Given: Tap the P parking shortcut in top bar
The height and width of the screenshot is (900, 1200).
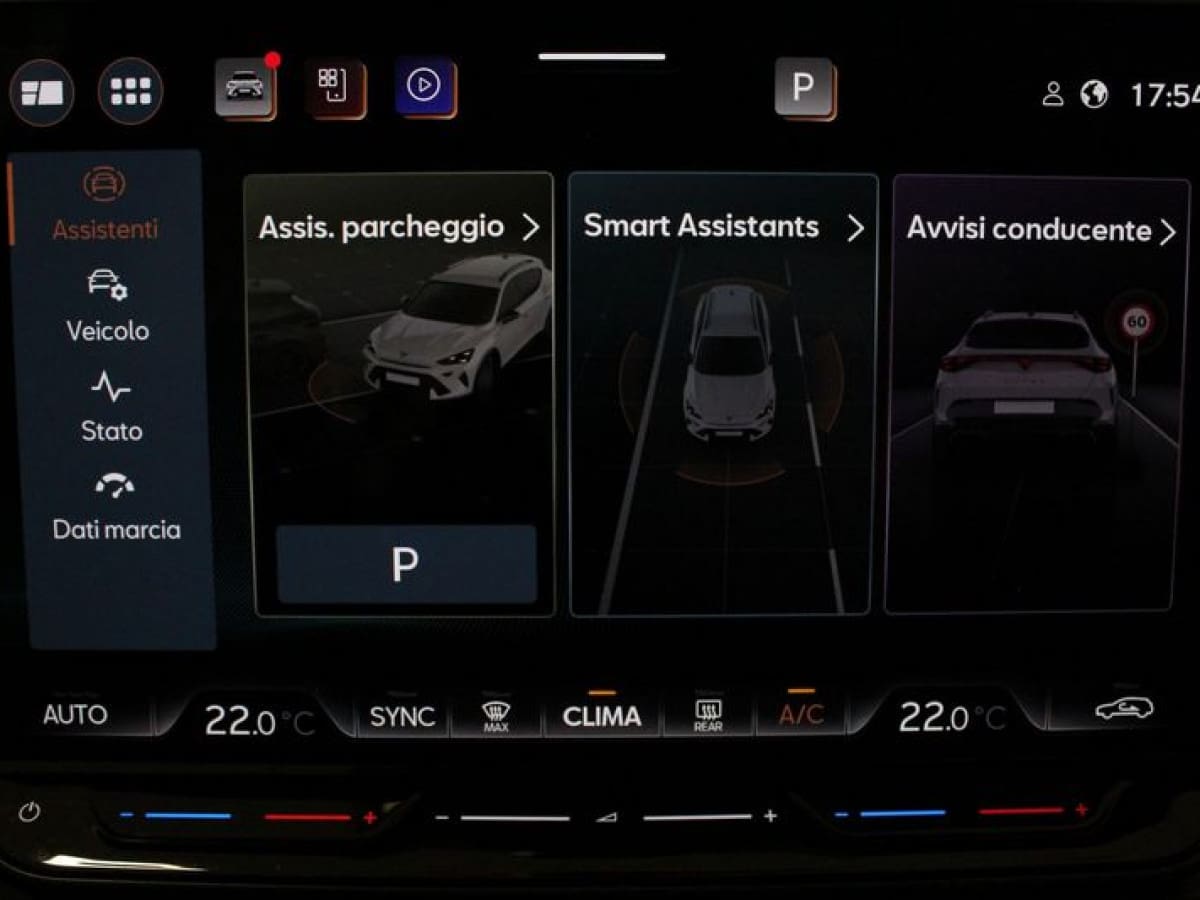Looking at the screenshot, I should tap(804, 87).
